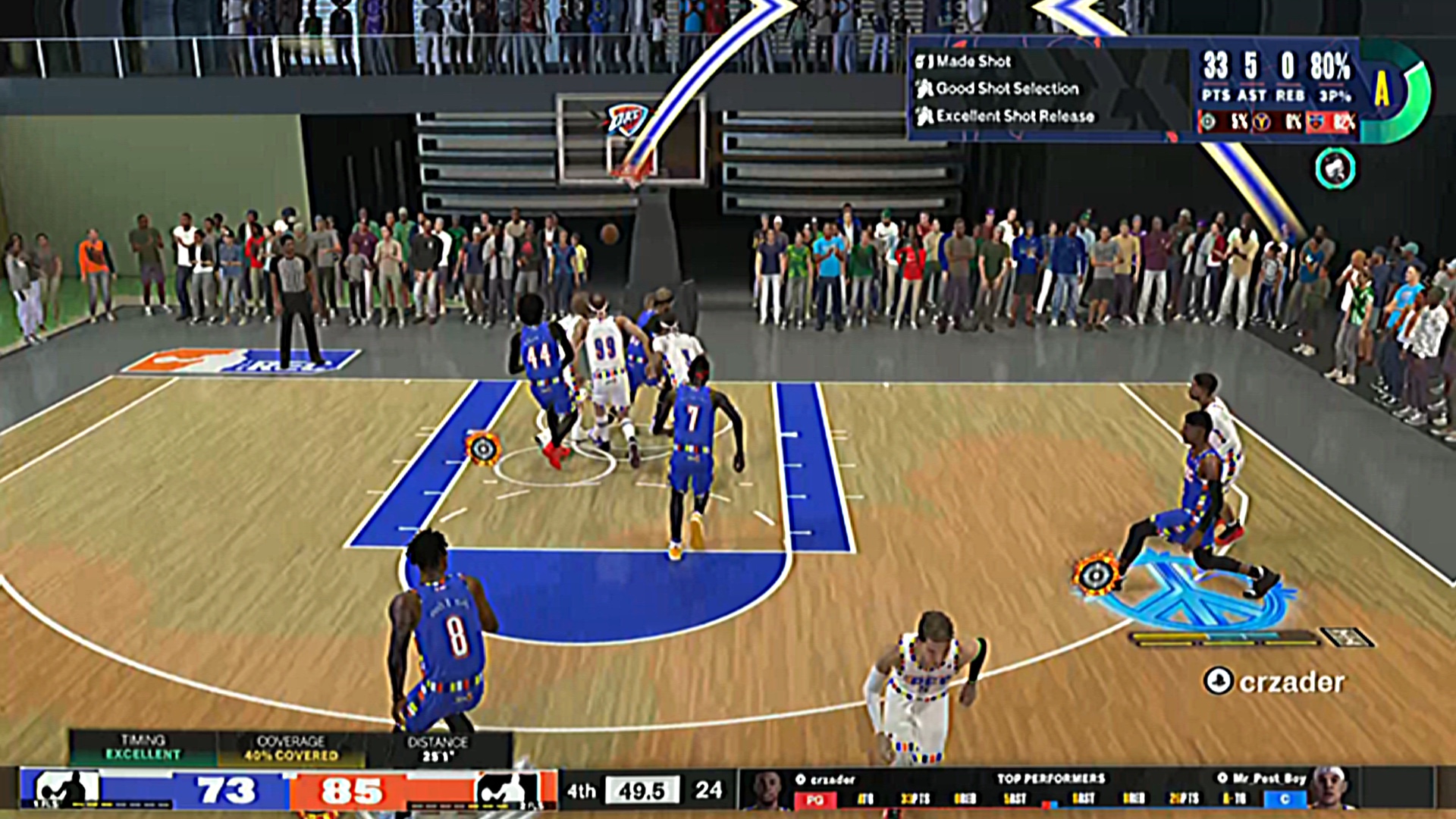Click the teammate grade A meter
This screenshot has width=1456, height=819.
point(1394,91)
